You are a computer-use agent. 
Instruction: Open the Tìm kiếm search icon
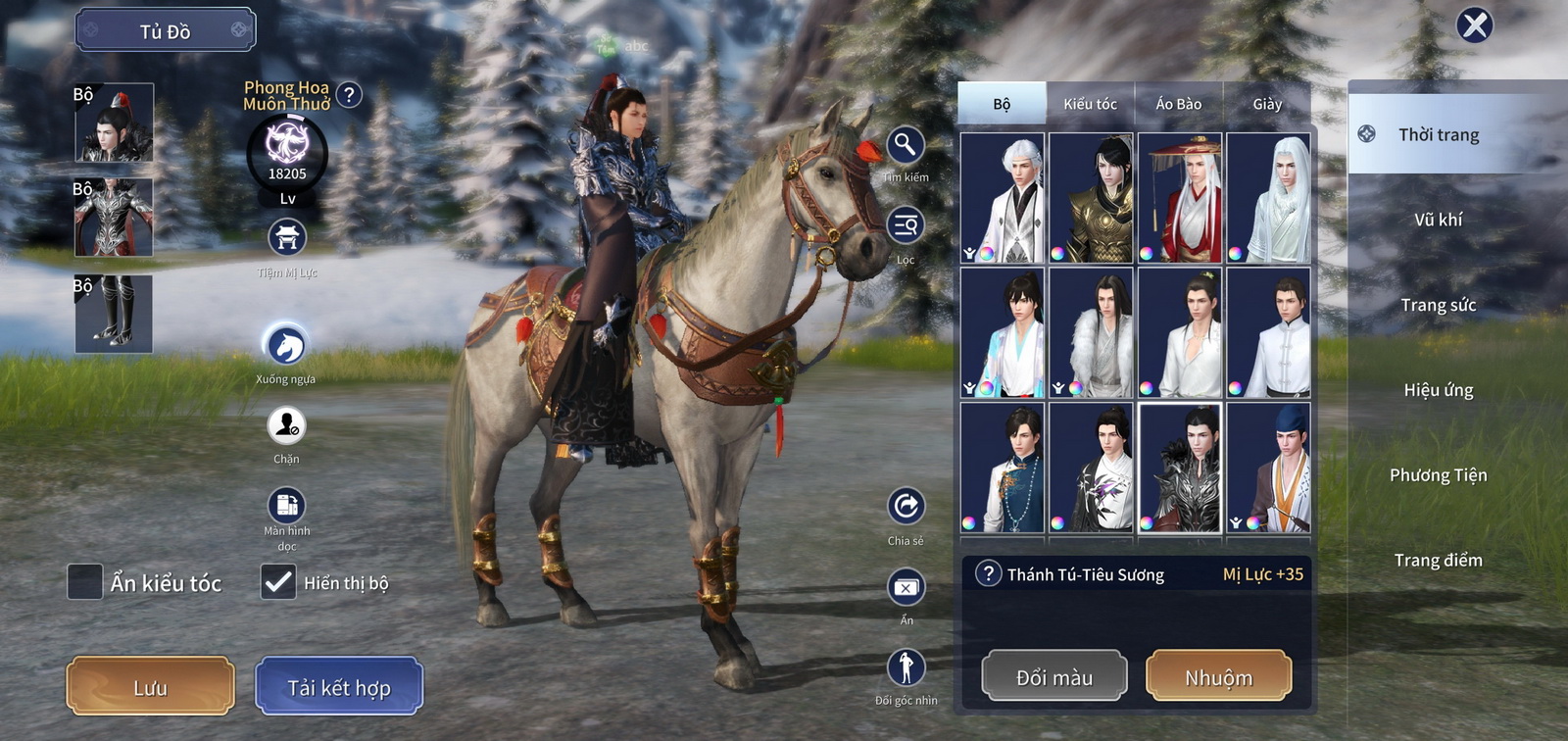click(906, 146)
